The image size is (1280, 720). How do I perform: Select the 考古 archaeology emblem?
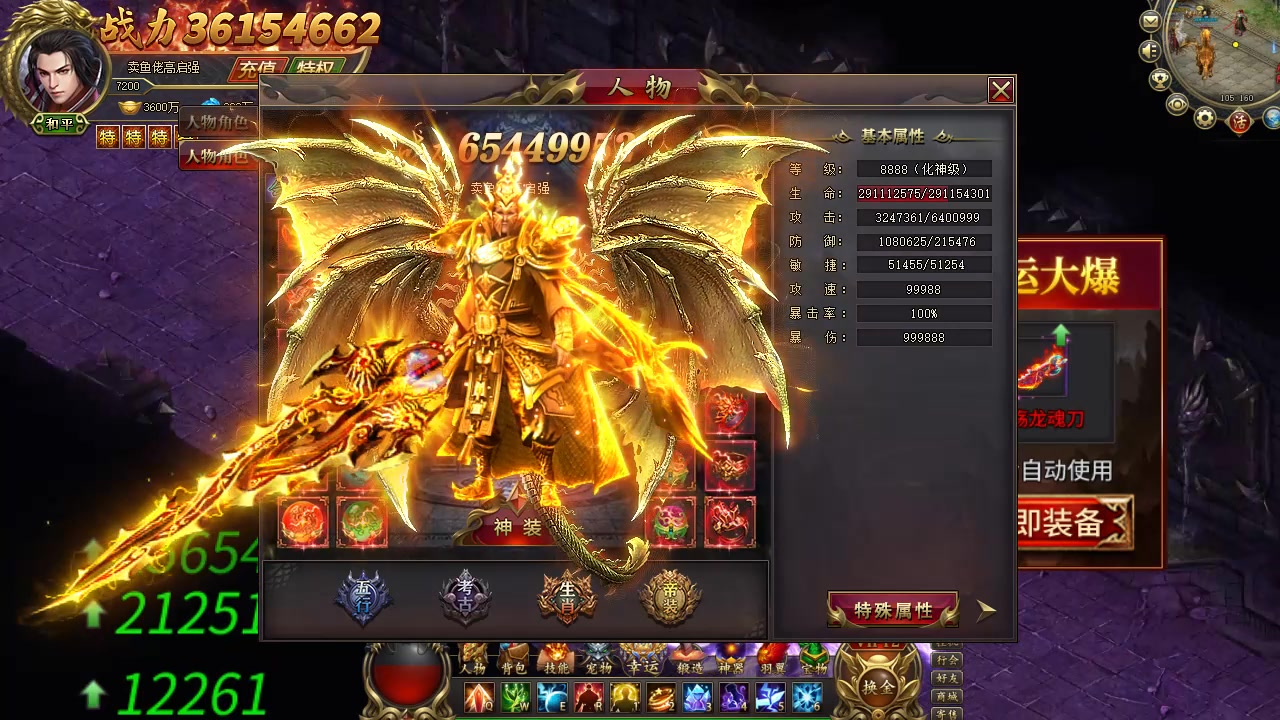tap(465, 598)
